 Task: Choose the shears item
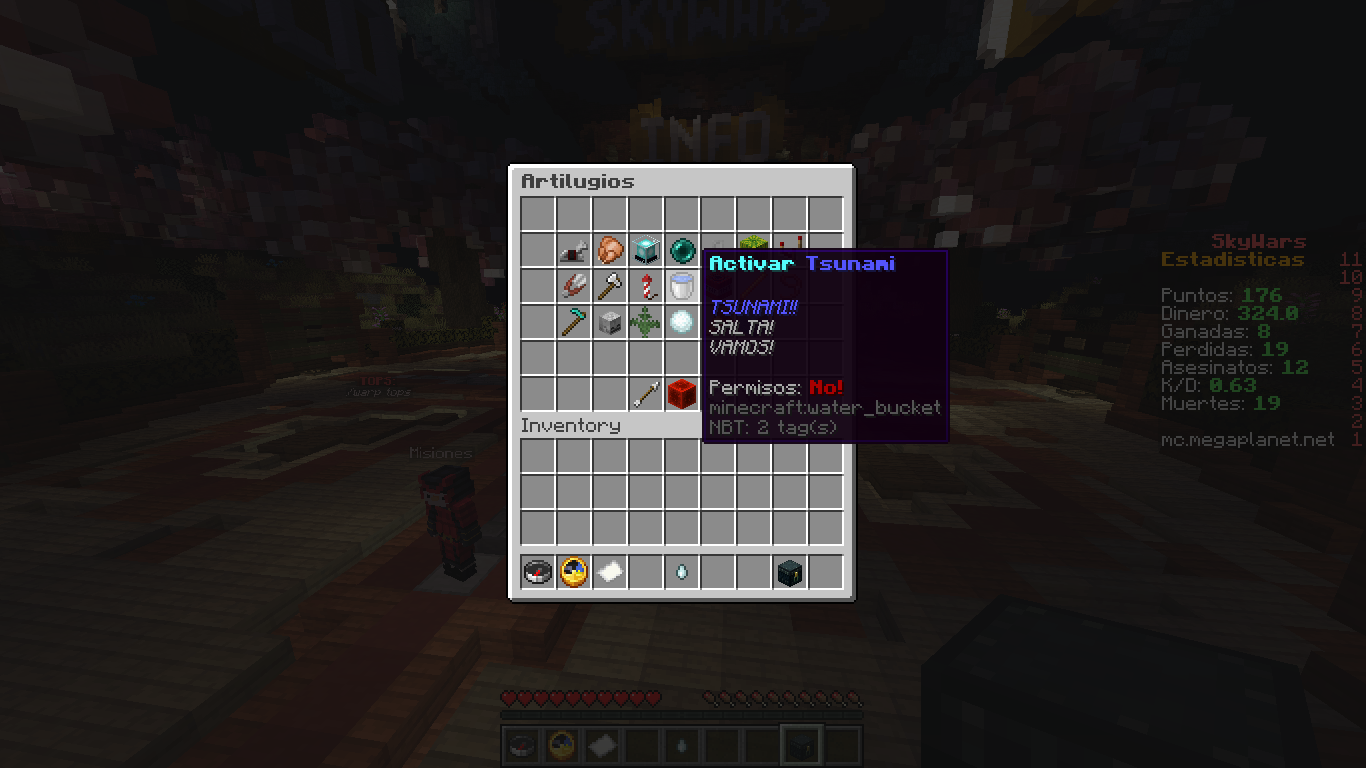[x=574, y=286]
